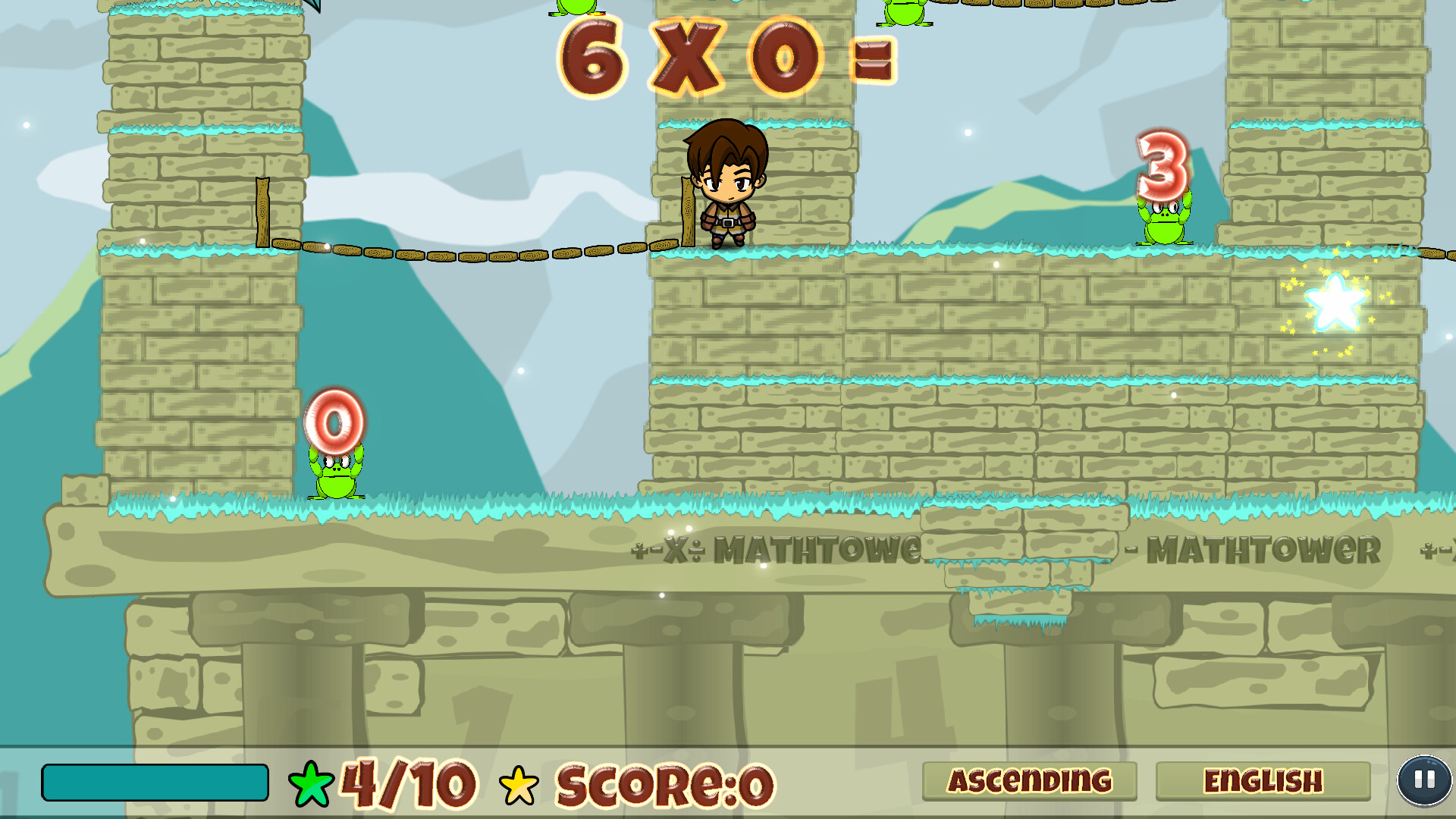Click the frog holding the number 3
The image size is (1456, 819).
[x=1163, y=224]
